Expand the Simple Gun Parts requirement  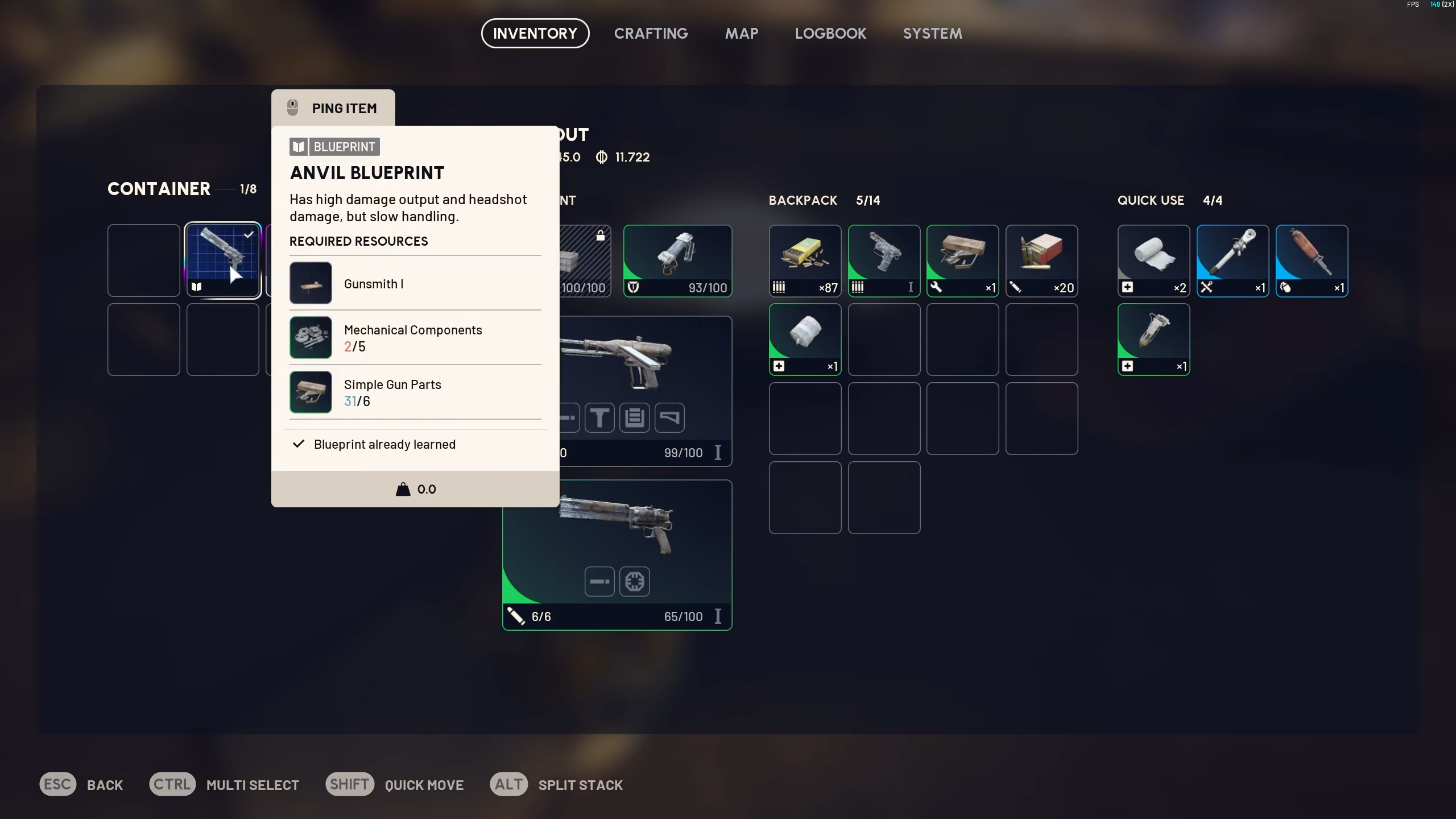pos(392,392)
